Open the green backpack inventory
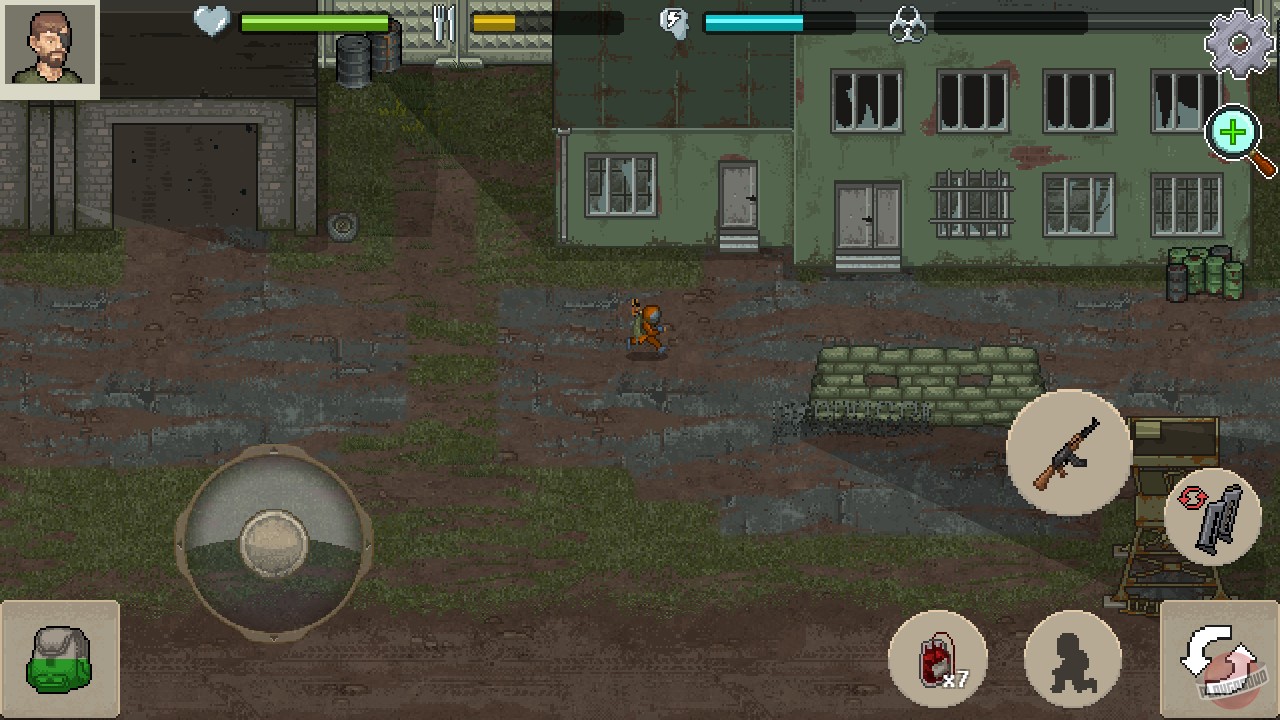Image resolution: width=1280 pixels, height=720 pixels. [60, 660]
